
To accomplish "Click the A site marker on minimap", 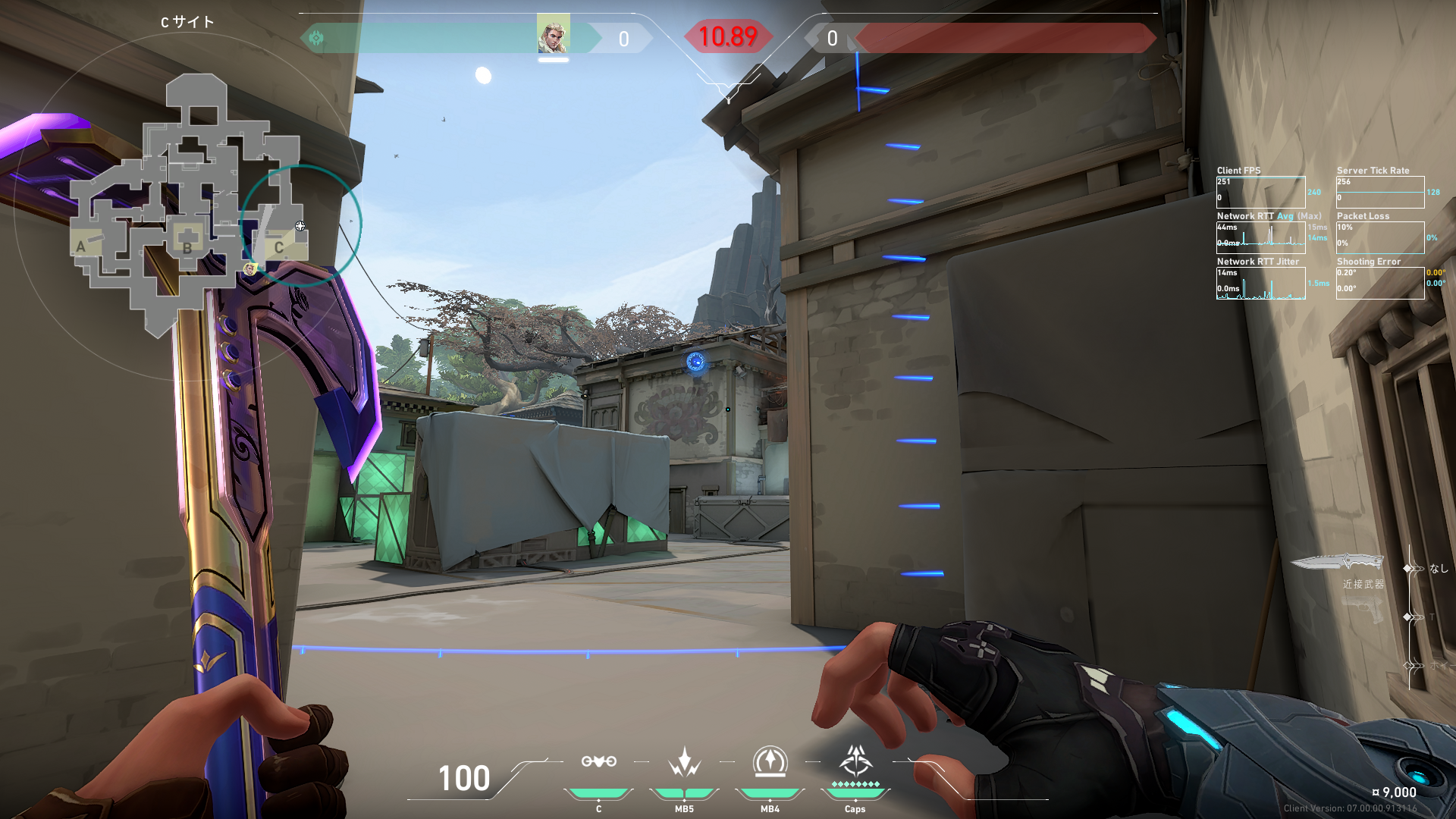I will point(81,246).
